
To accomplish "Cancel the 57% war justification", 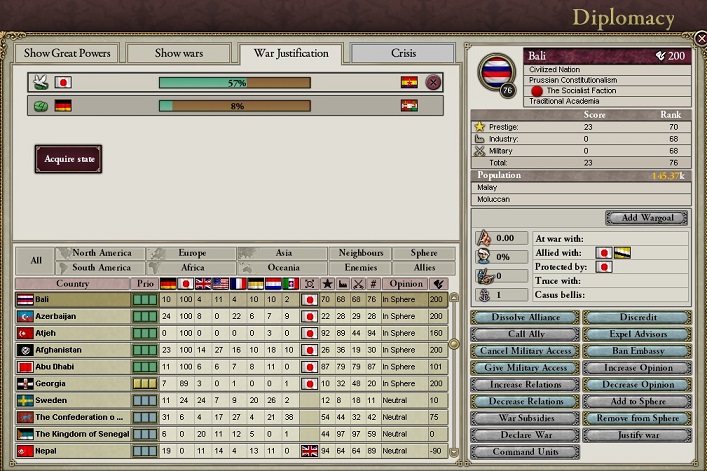I will tap(433, 82).
